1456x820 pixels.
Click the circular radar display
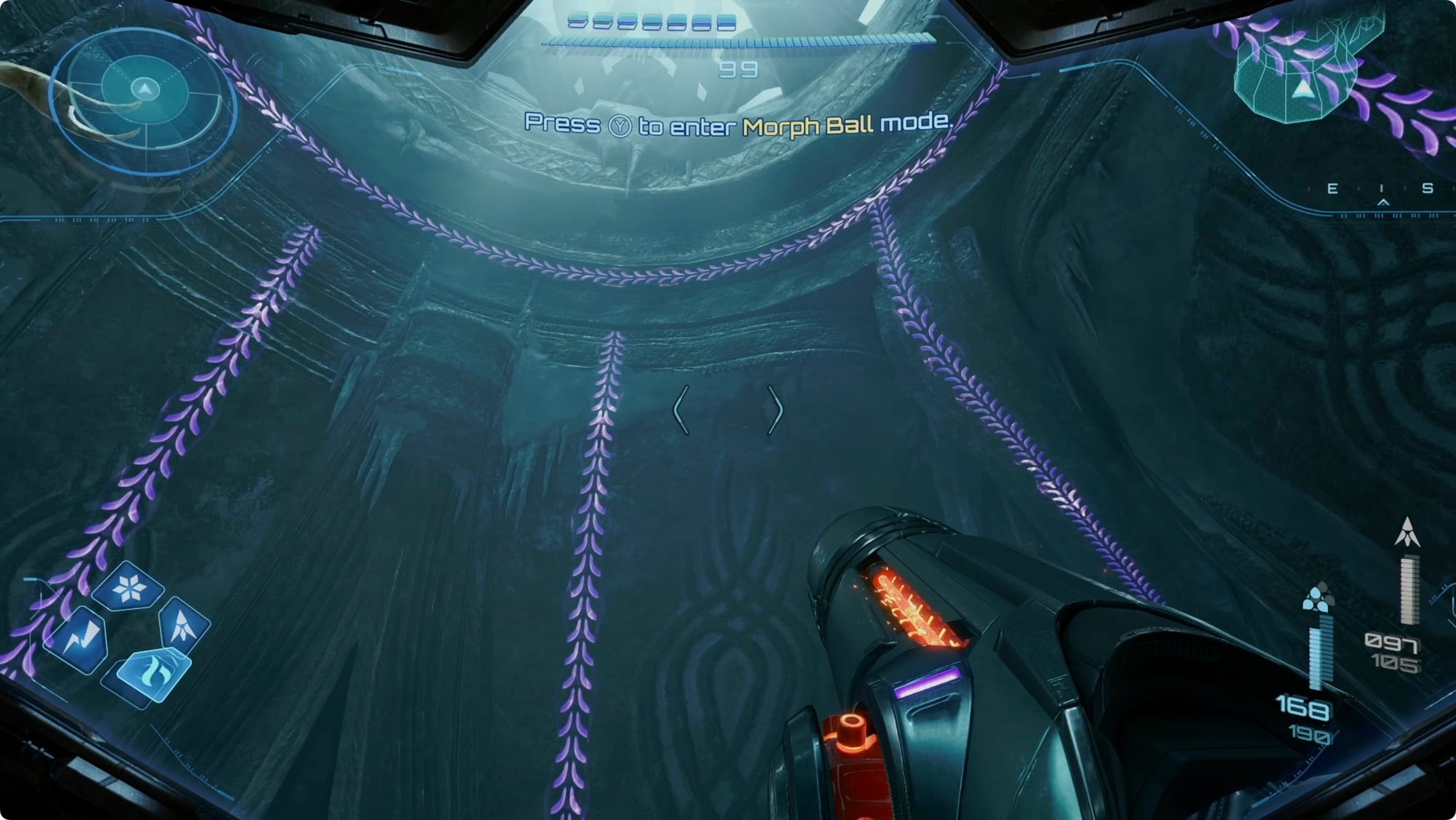point(145,98)
